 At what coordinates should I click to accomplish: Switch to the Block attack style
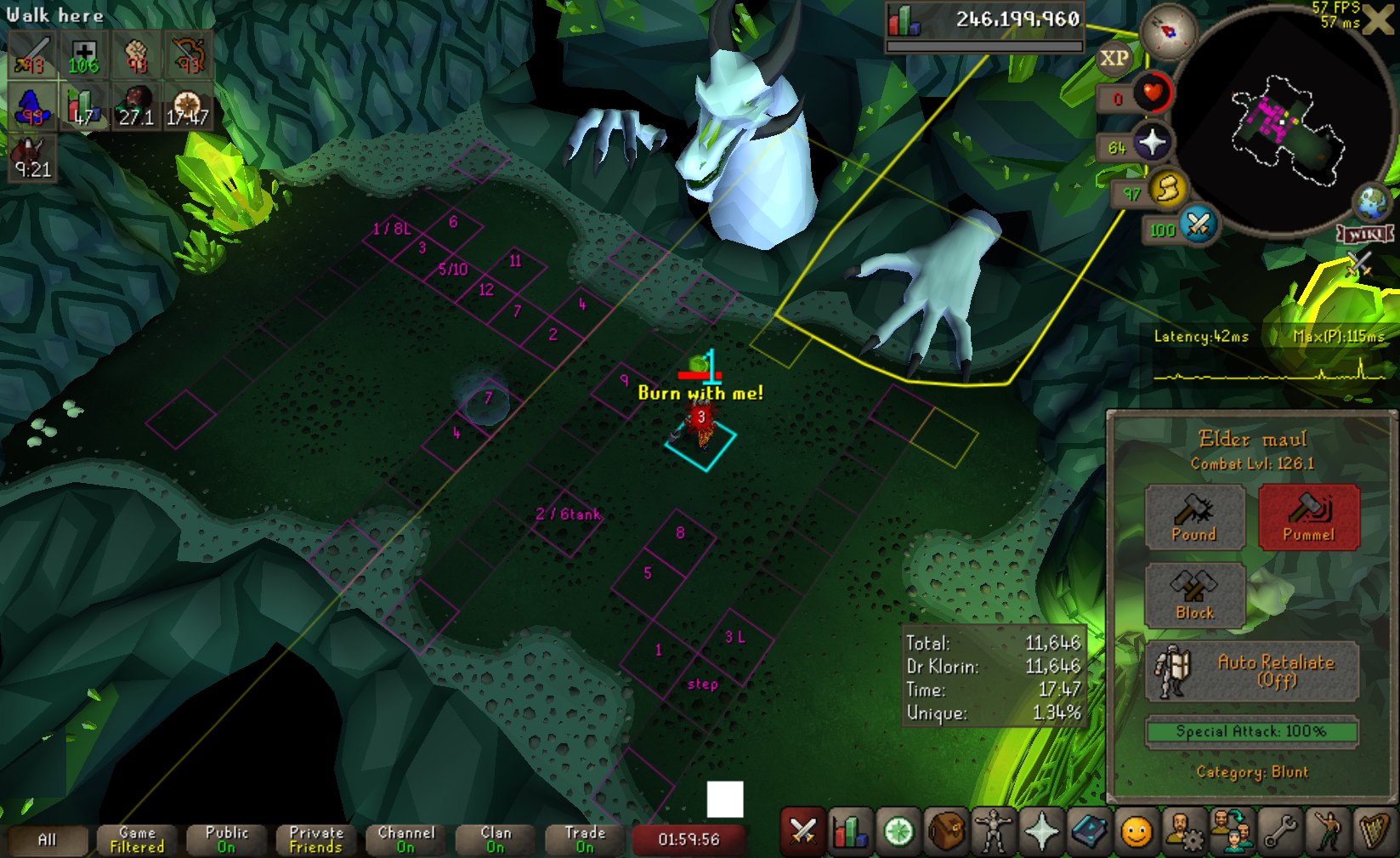pyautogui.click(x=1194, y=595)
